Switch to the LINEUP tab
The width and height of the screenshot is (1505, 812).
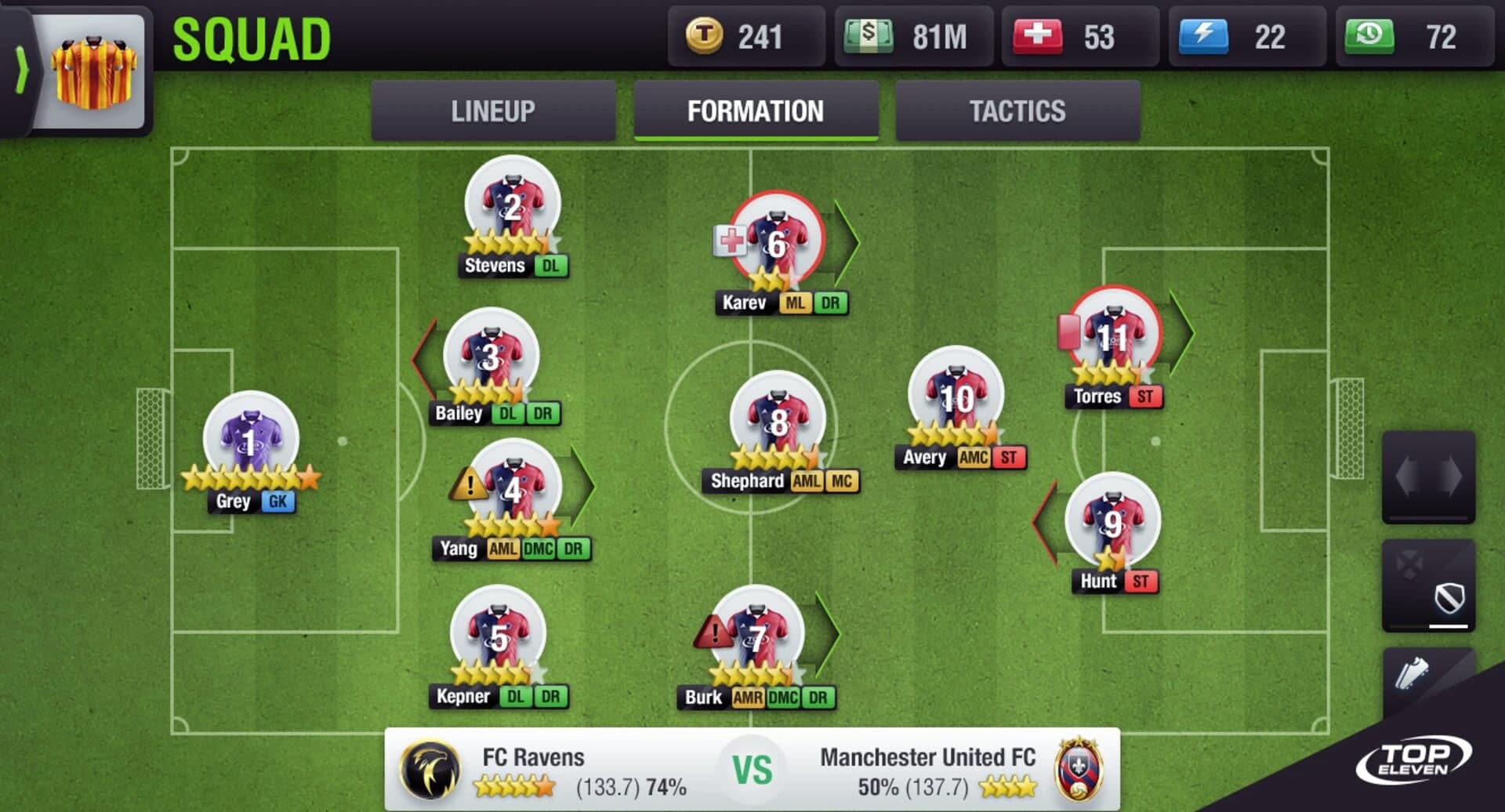tap(492, 111)
